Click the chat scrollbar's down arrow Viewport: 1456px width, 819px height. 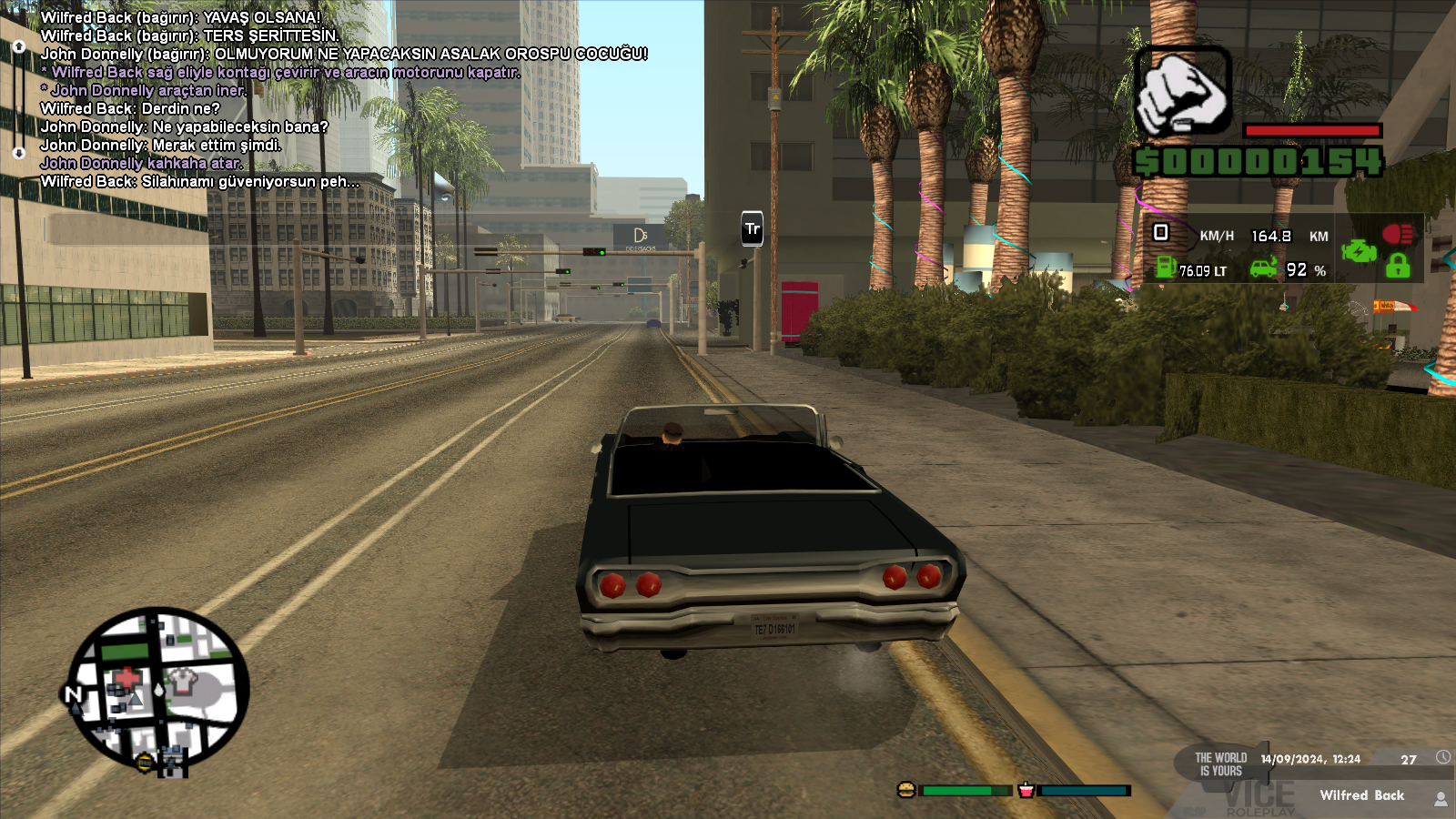[19, 153]
